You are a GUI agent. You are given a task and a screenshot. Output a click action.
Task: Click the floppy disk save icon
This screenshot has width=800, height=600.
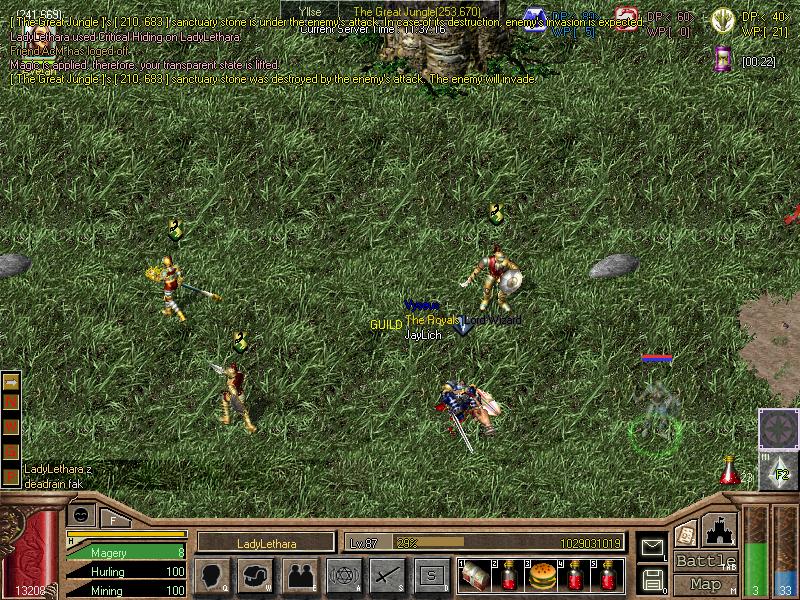652,578
